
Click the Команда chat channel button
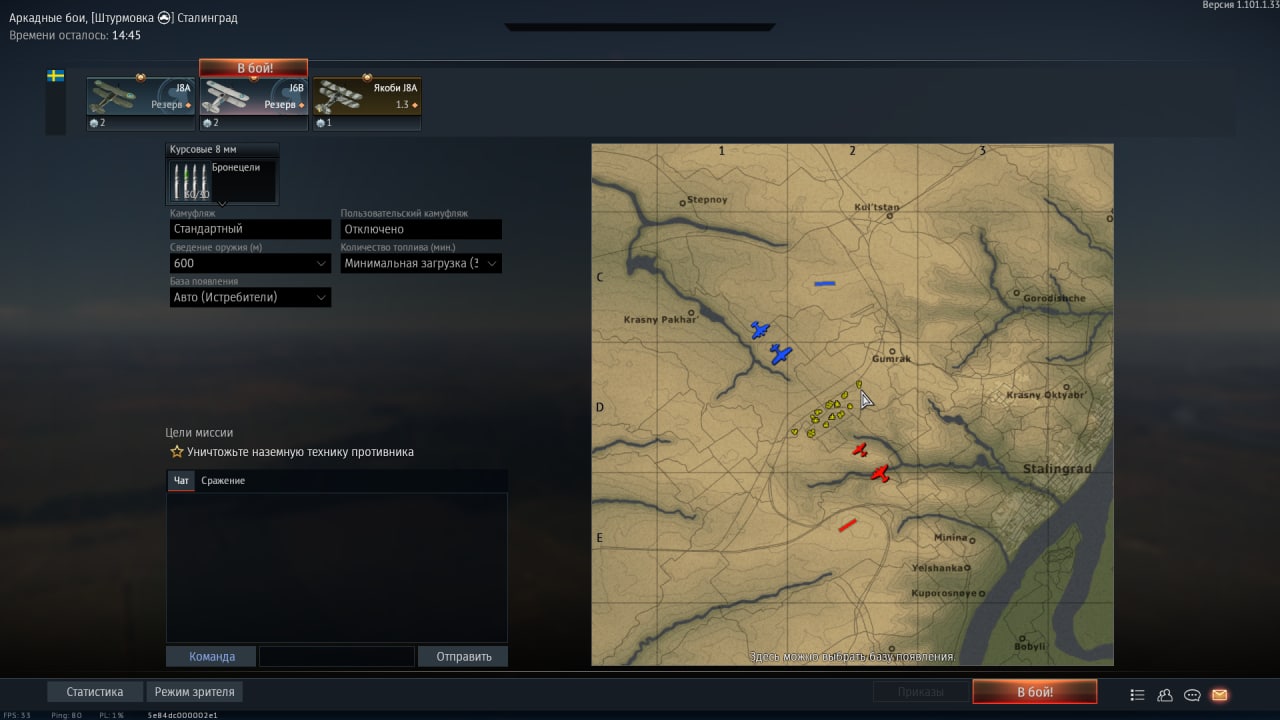click(212, 657)
